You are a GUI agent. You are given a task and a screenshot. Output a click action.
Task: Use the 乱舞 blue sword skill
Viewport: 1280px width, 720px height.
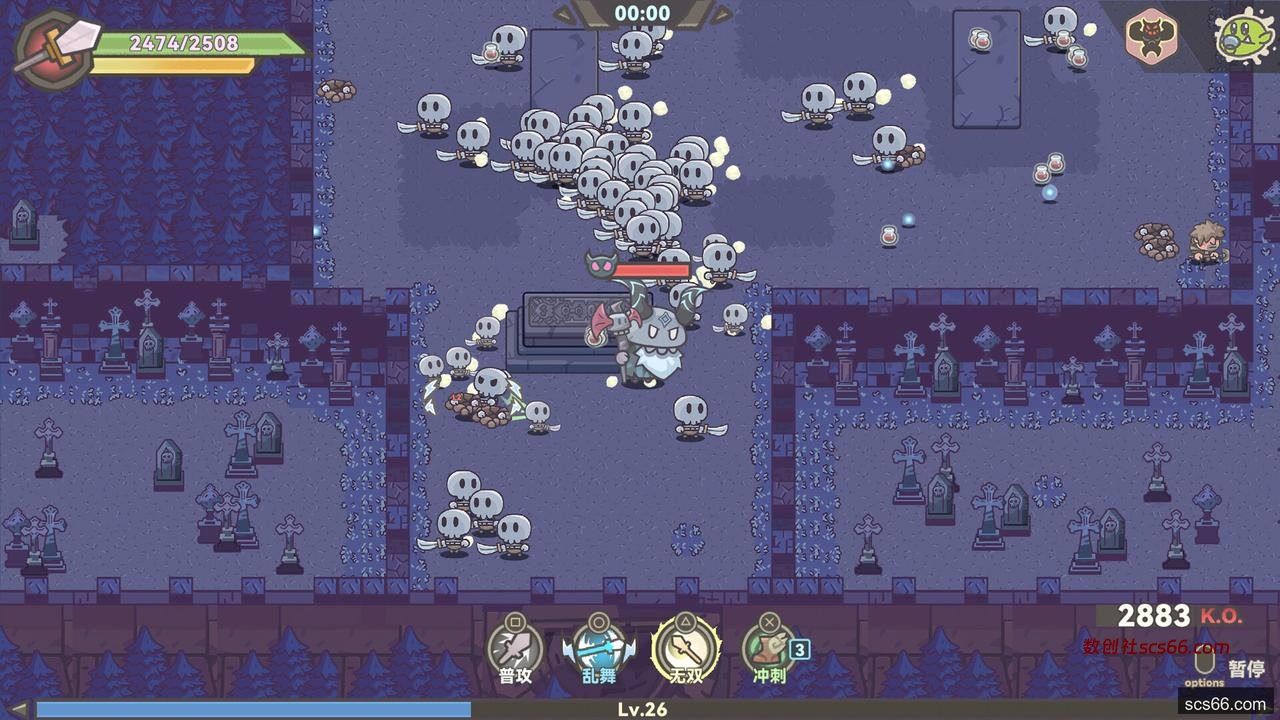pos(599,649)
